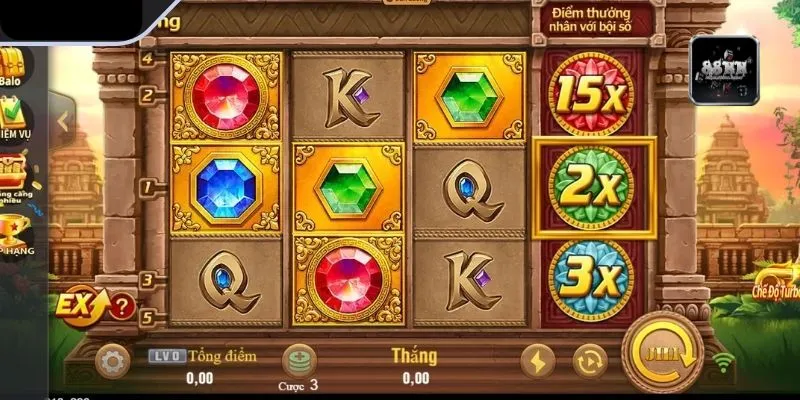Open the Nhiệm vụ missions checklist
The height and width of the screenshot is (400, 800).
pyautogui.click(x=16, y=120)
